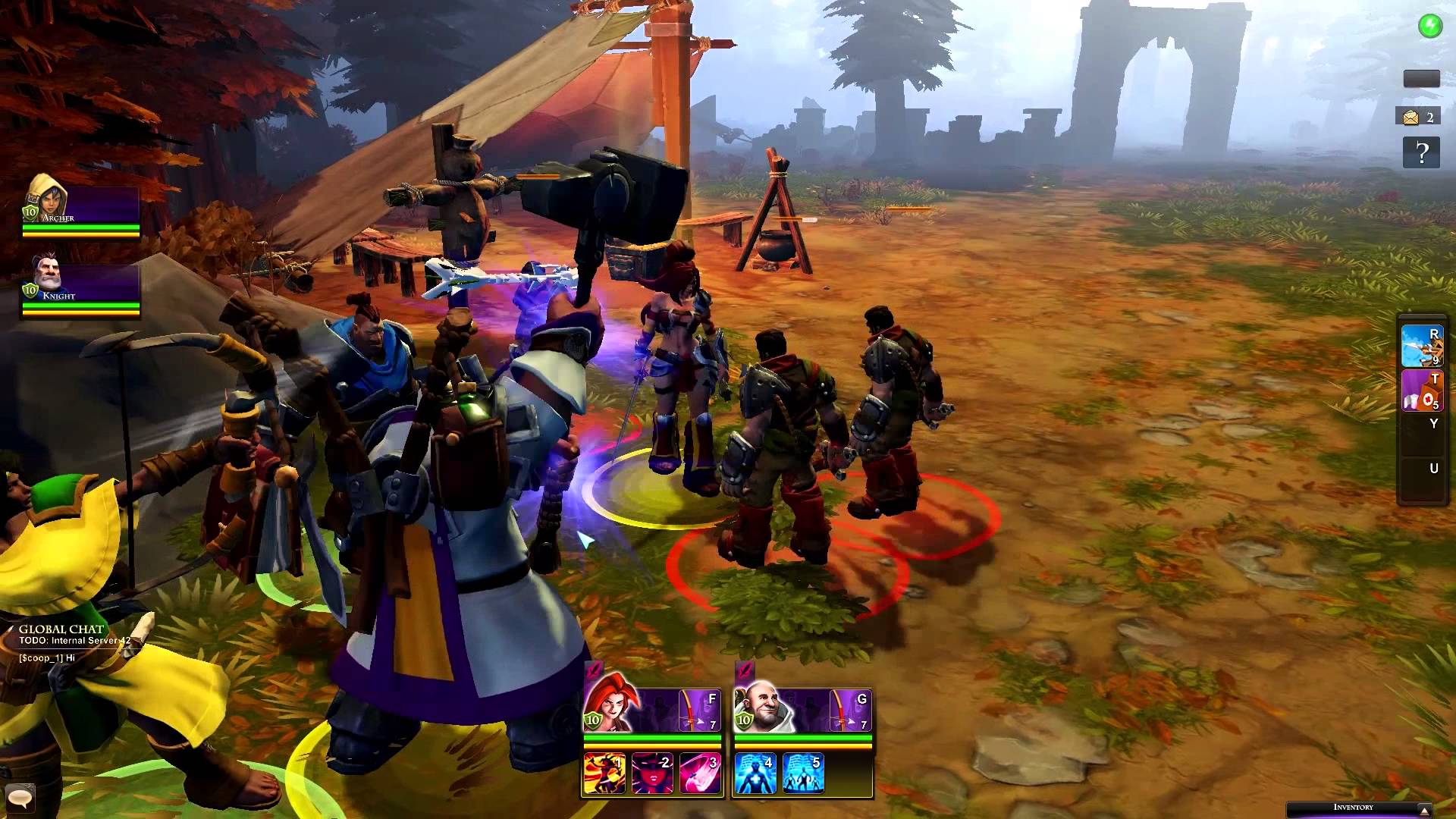
Task: Use the ballista arrow item in slot R
Action: [1420, 346]
